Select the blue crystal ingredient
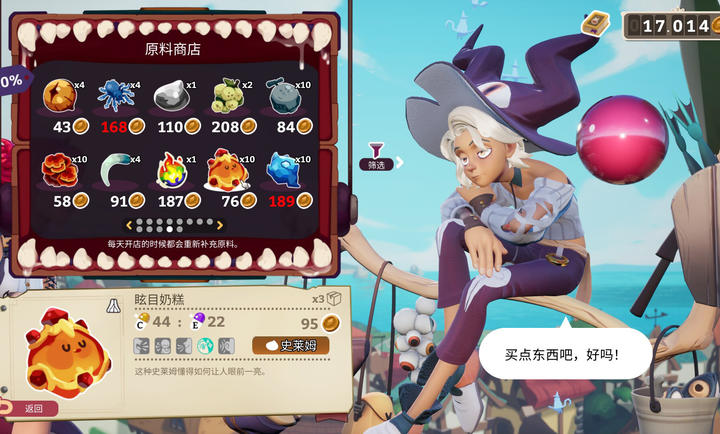The width and height of the screenshot is (720, 434). click(x=283, y=171)
